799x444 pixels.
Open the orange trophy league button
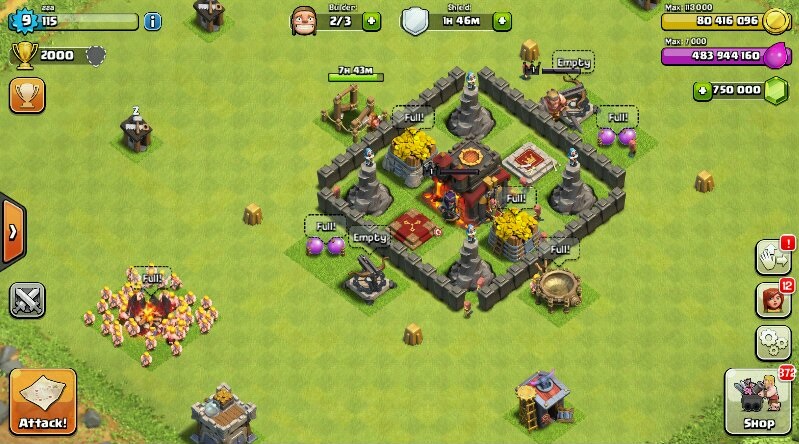pos(26,96)
